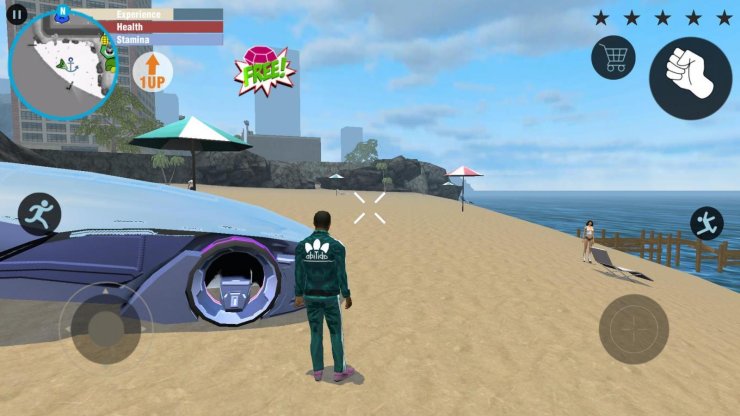
Task: Pause the game with the pause button
Action: pos(16,15)
